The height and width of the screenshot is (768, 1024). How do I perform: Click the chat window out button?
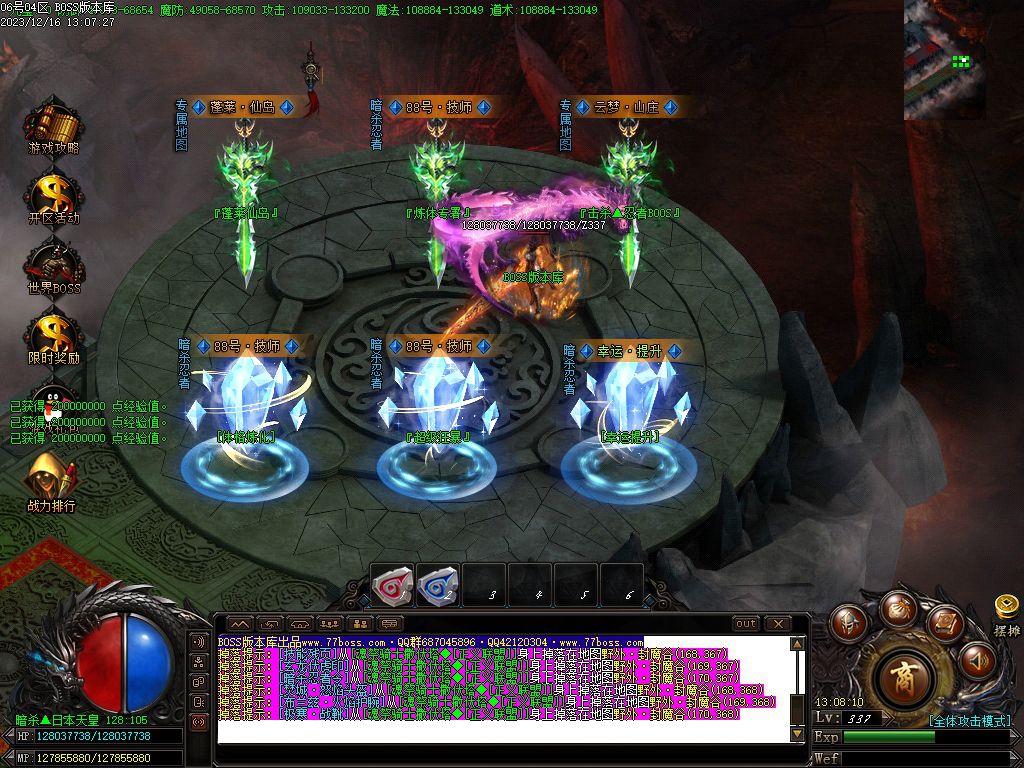click(746, 624)
